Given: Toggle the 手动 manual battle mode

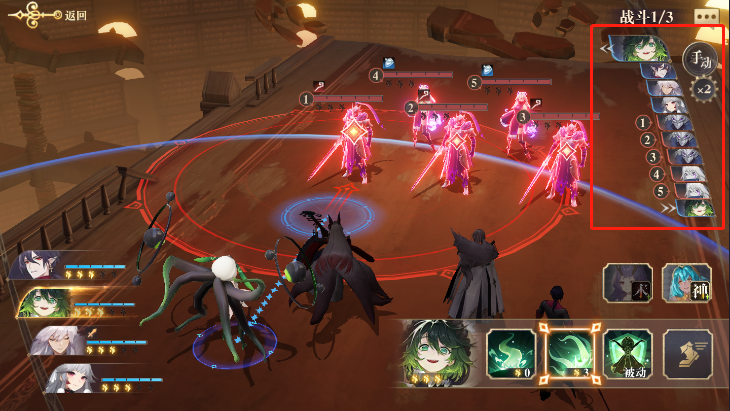Looking at the screenshot, I should [x=700, y=59].
